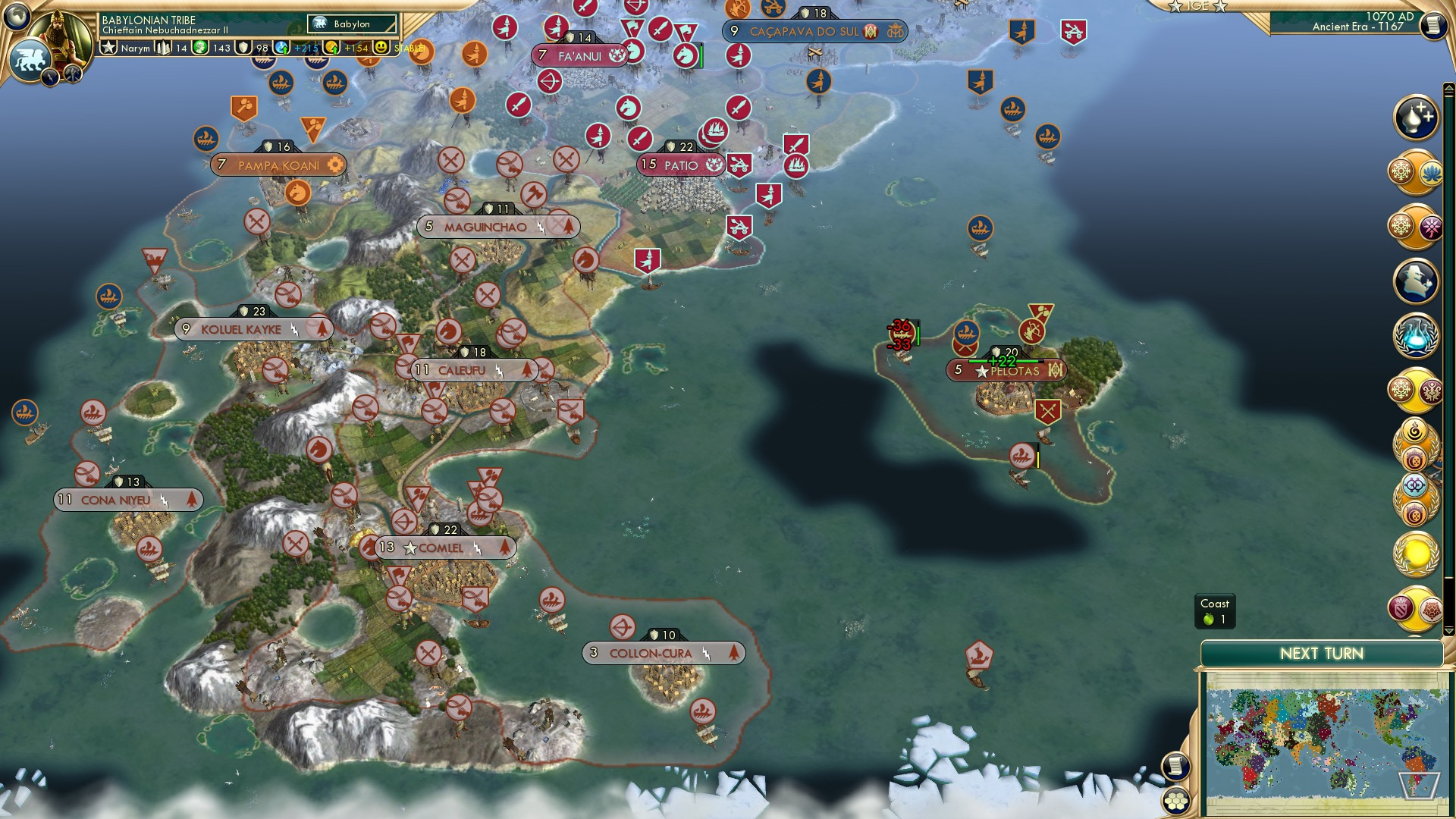Open the Babylon name dropdown box

tap(353, 24)
